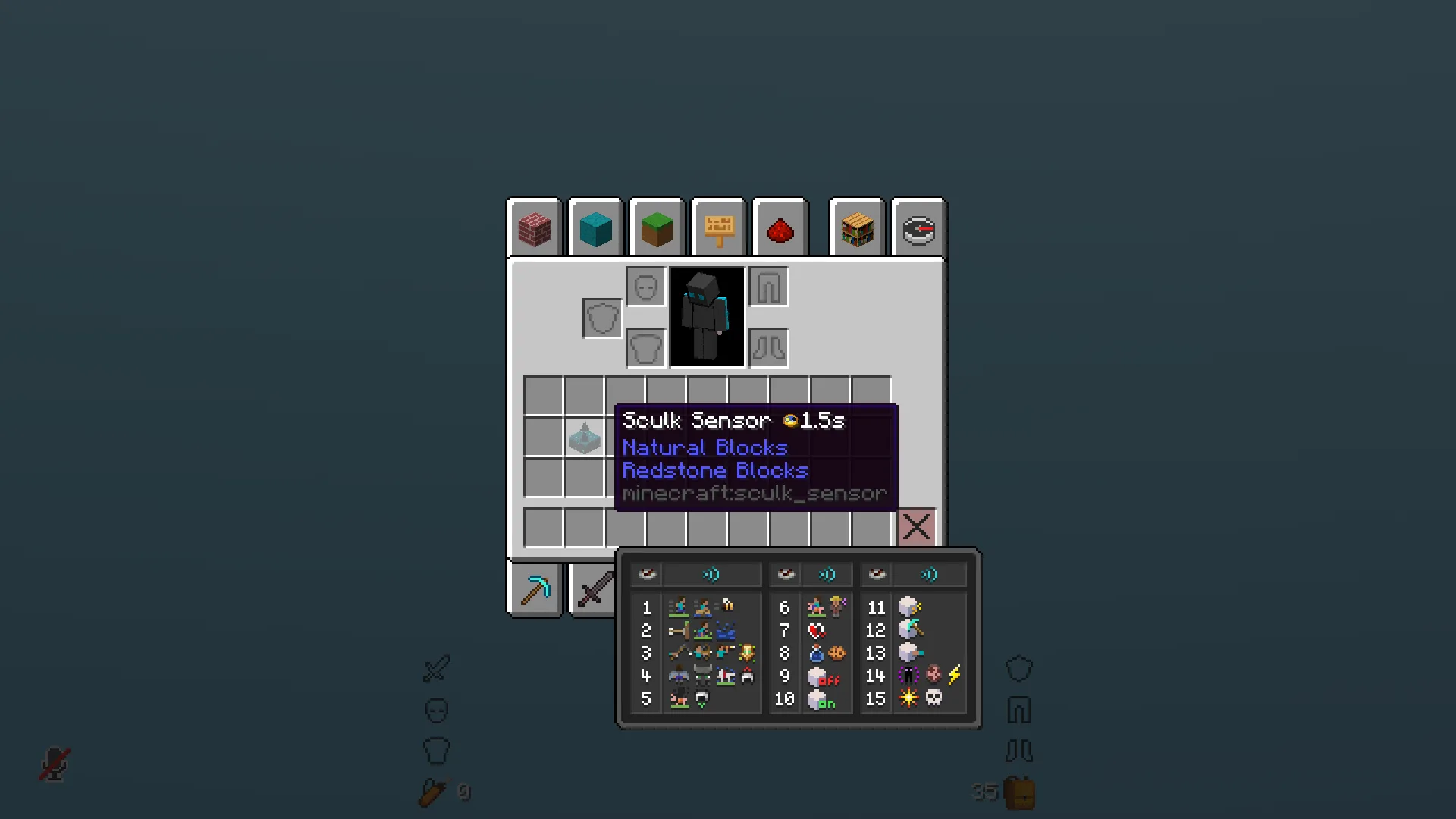Click the red X destroy item button
1456x819 pixels.
917,526
